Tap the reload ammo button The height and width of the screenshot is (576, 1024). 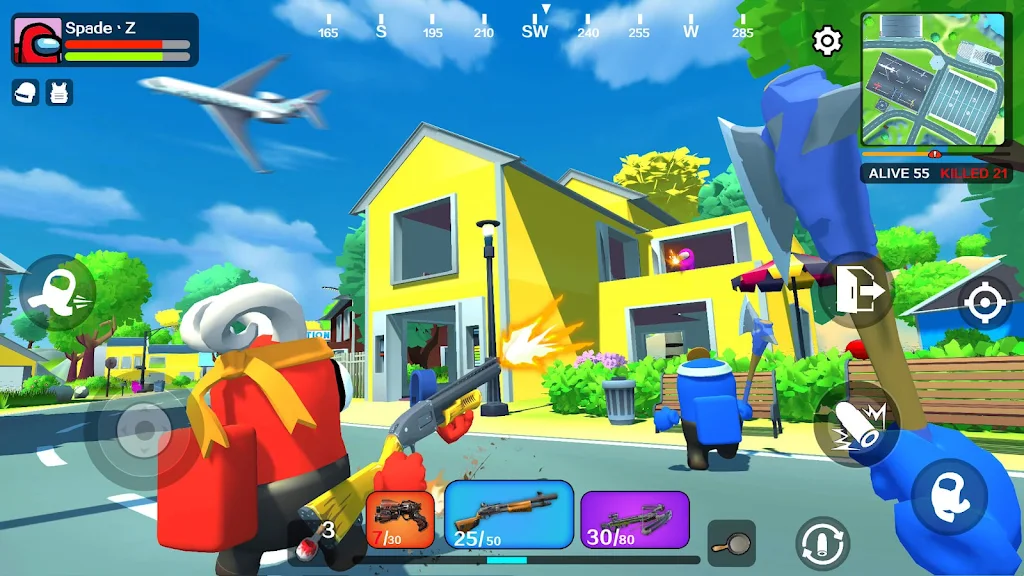tap(822, 544)
